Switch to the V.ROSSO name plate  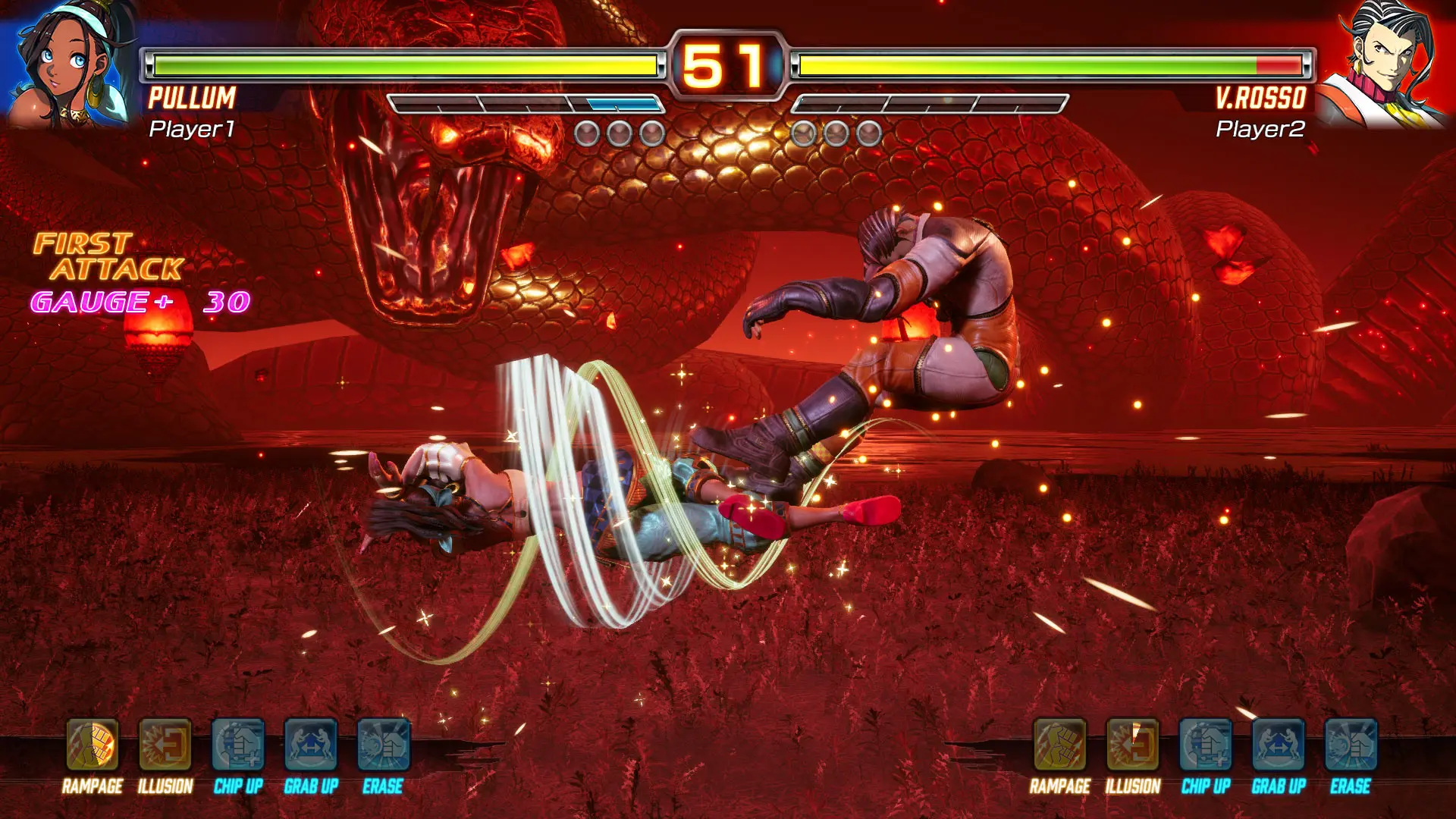tap(1260, 97)
